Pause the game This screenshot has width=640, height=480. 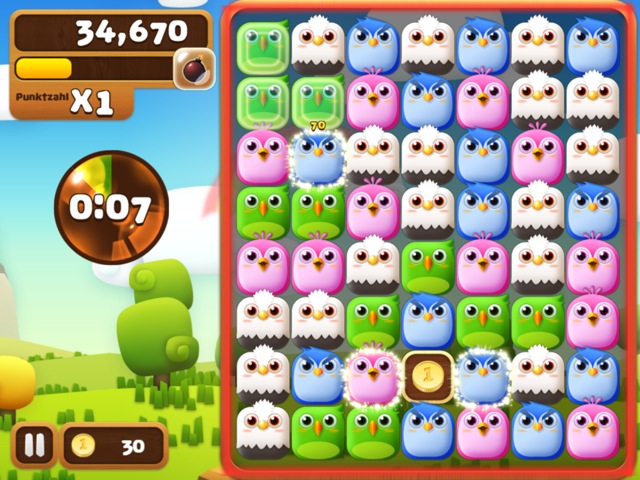(x=34, y=445)
